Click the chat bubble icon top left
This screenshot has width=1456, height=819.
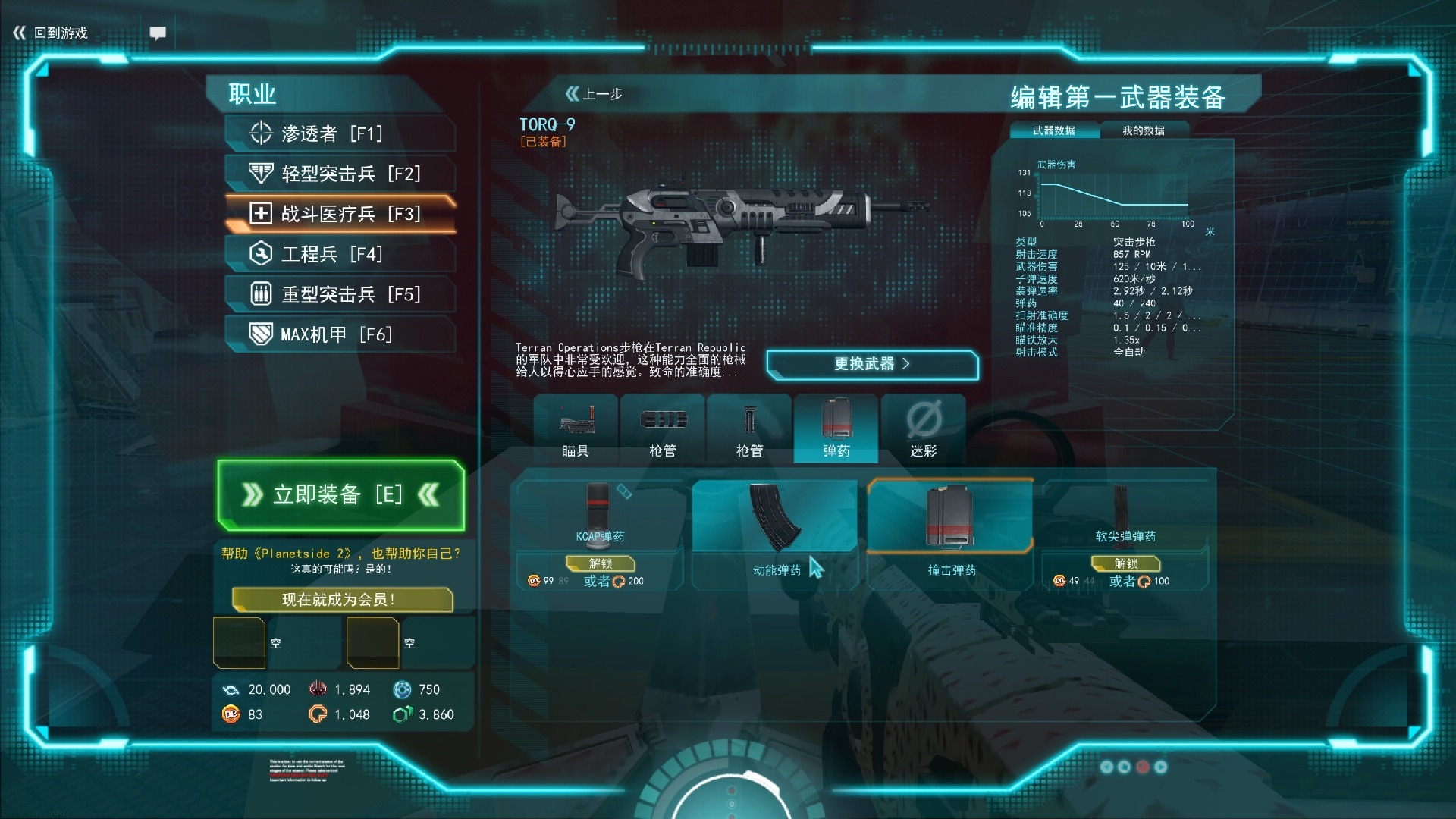coord(158,33)
